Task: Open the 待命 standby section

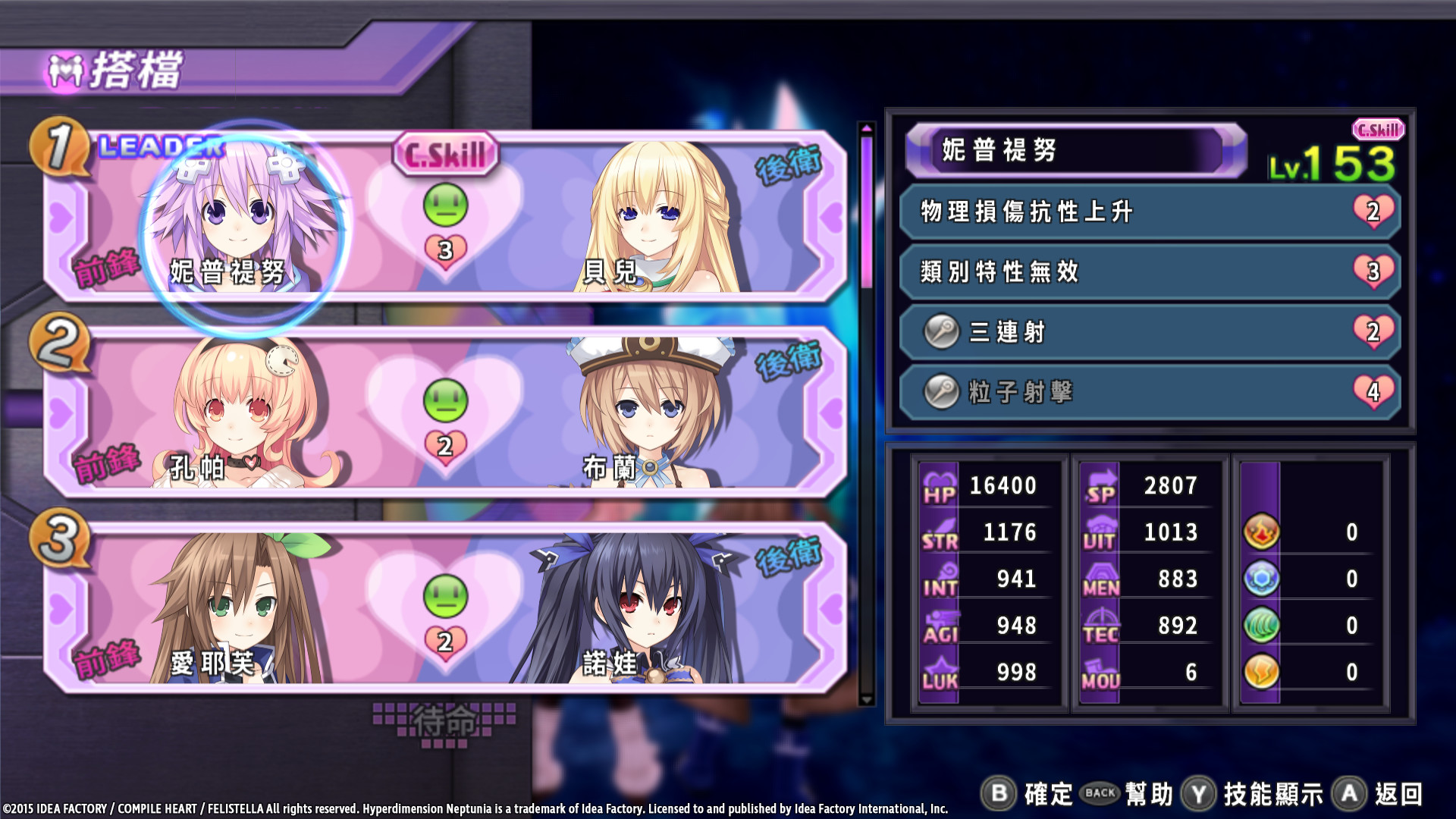Action: pos(444,721)
